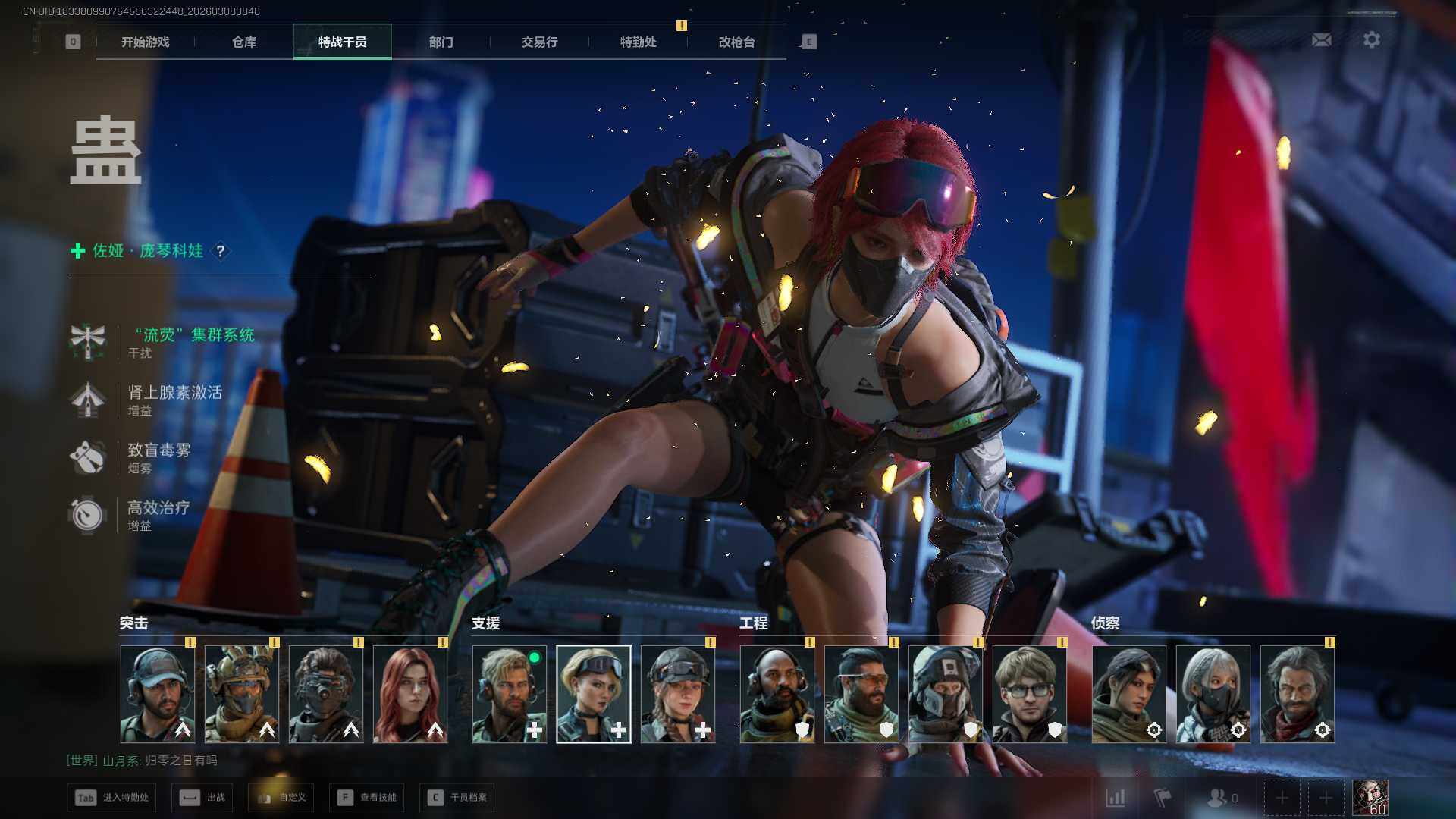Open the mail envelope icon

pos(1322,40)
